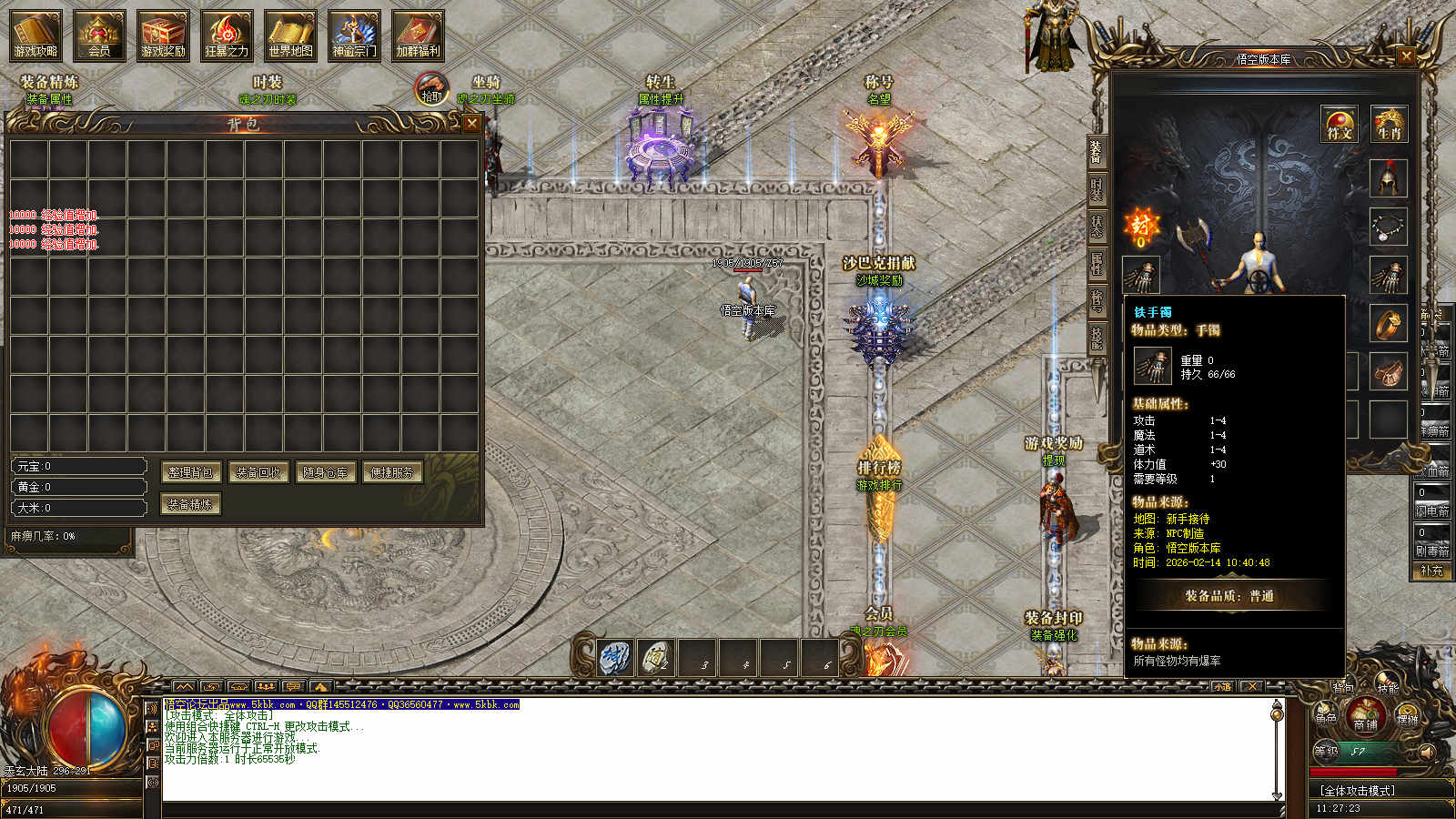Open the 世界地图 world map
Image resolution: width=1456 pixels, height=819 pixels.
coord(290,35)
